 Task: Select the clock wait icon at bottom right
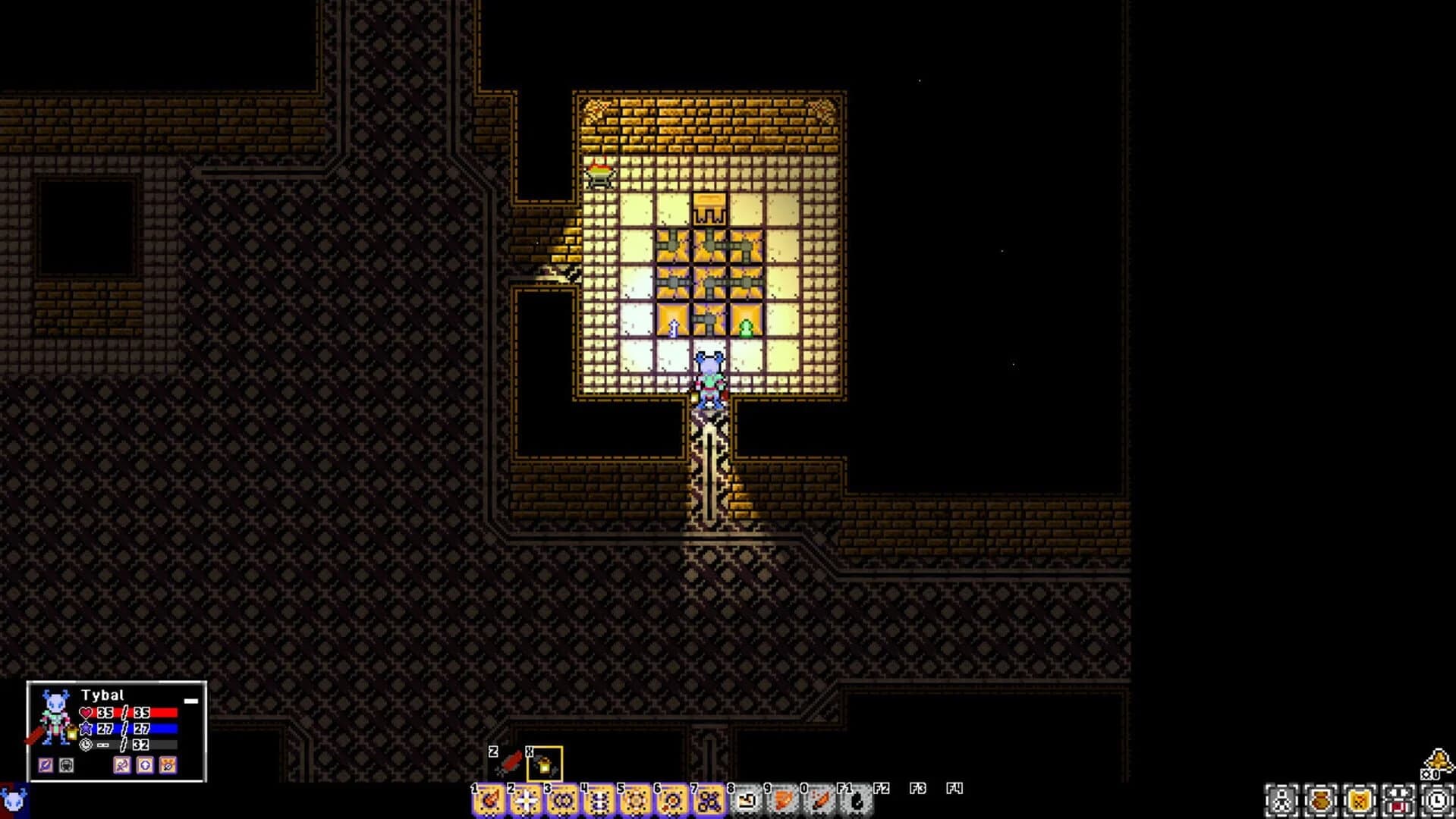(x=1439, y=800)
